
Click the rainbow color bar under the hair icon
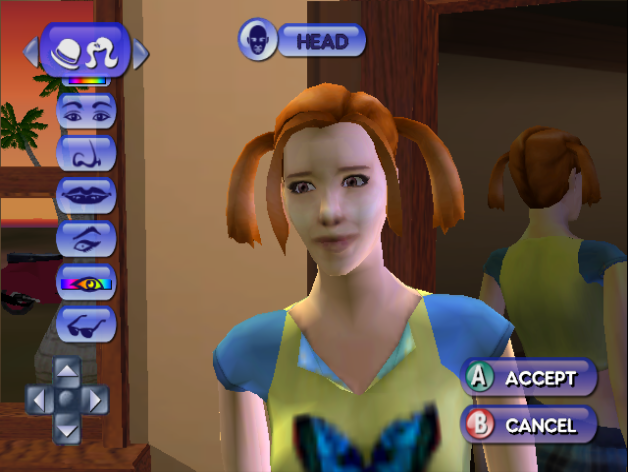pos(85,81)
